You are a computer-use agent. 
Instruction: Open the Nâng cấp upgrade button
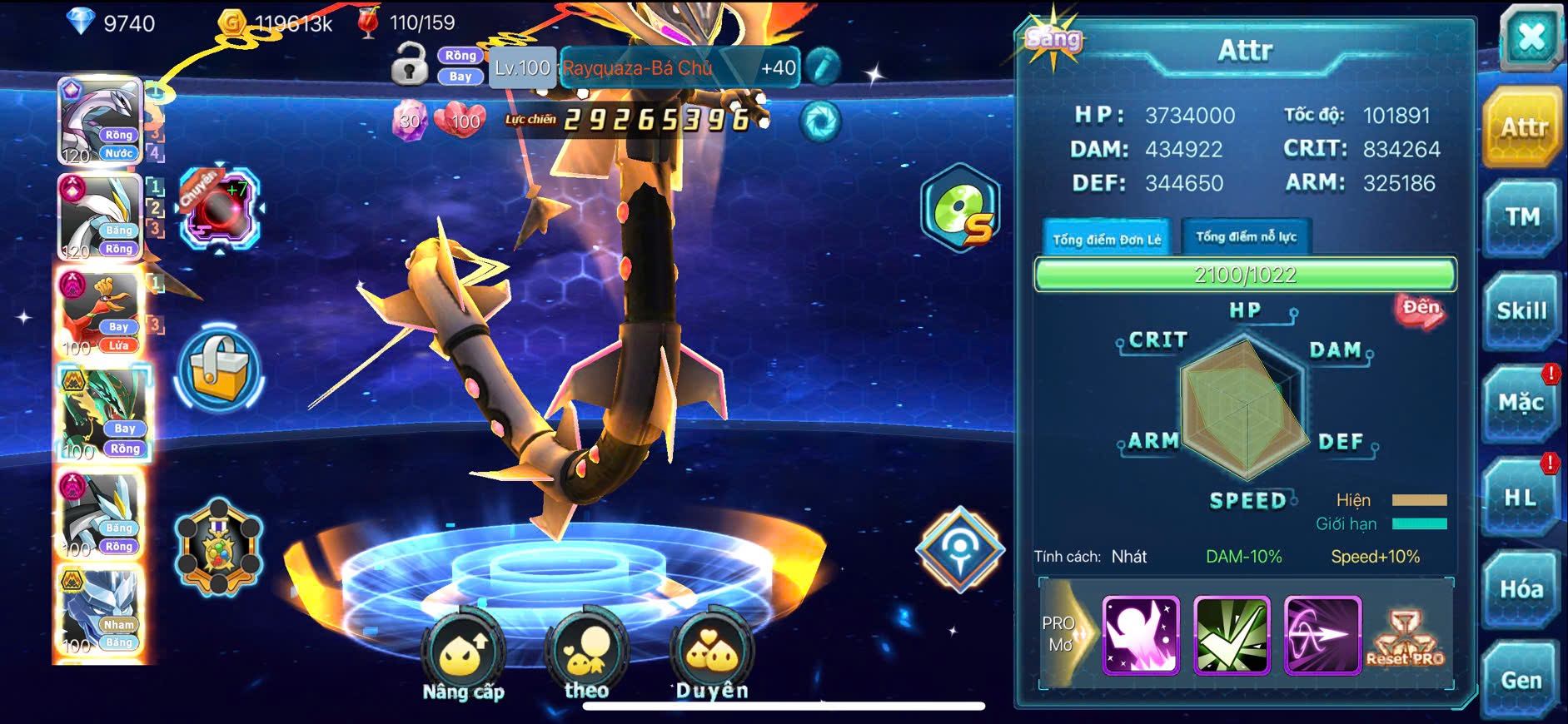463,657
